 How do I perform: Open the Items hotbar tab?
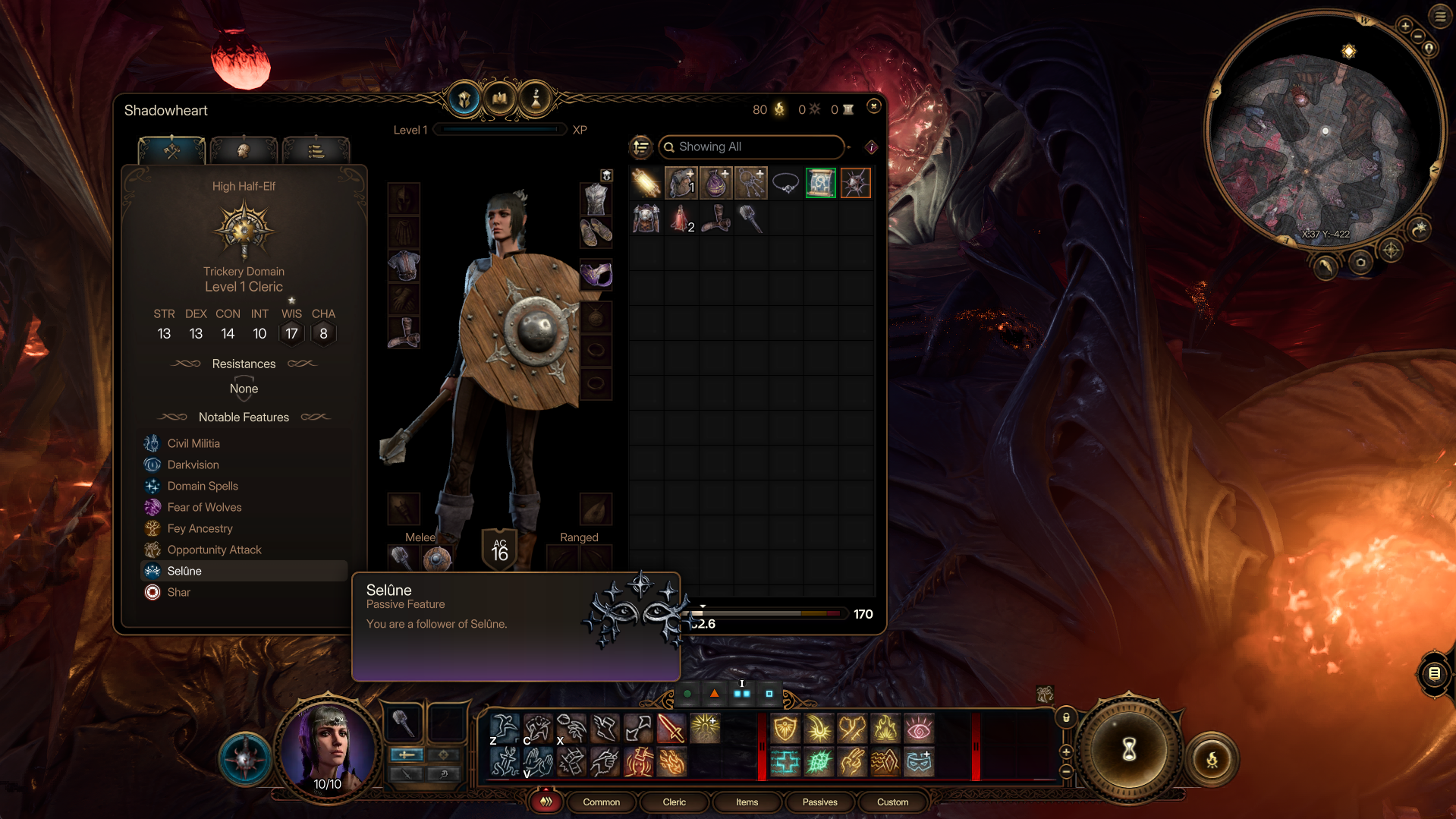point(747,802)
